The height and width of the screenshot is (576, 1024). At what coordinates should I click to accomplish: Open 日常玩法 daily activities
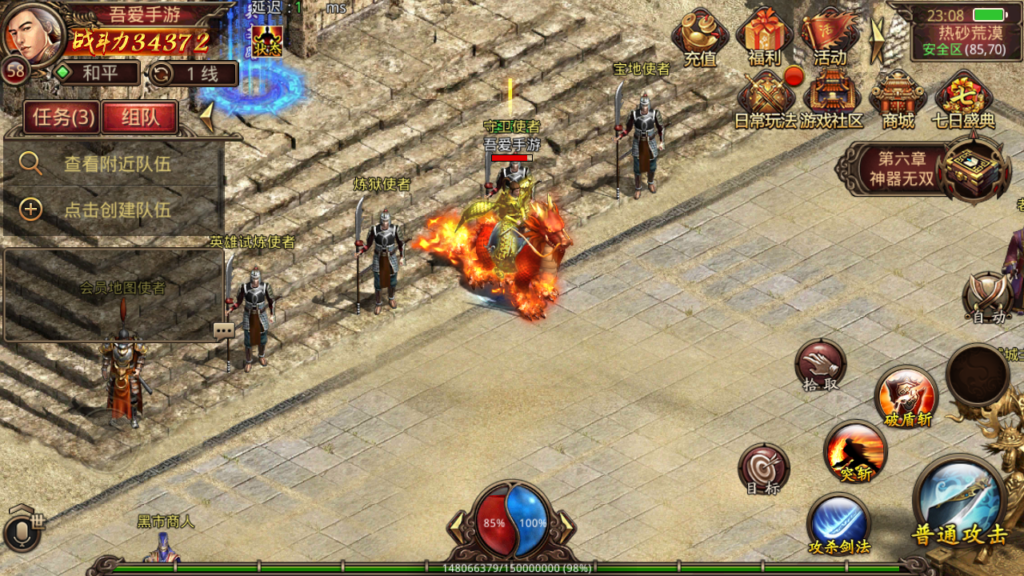coord(767,100)
